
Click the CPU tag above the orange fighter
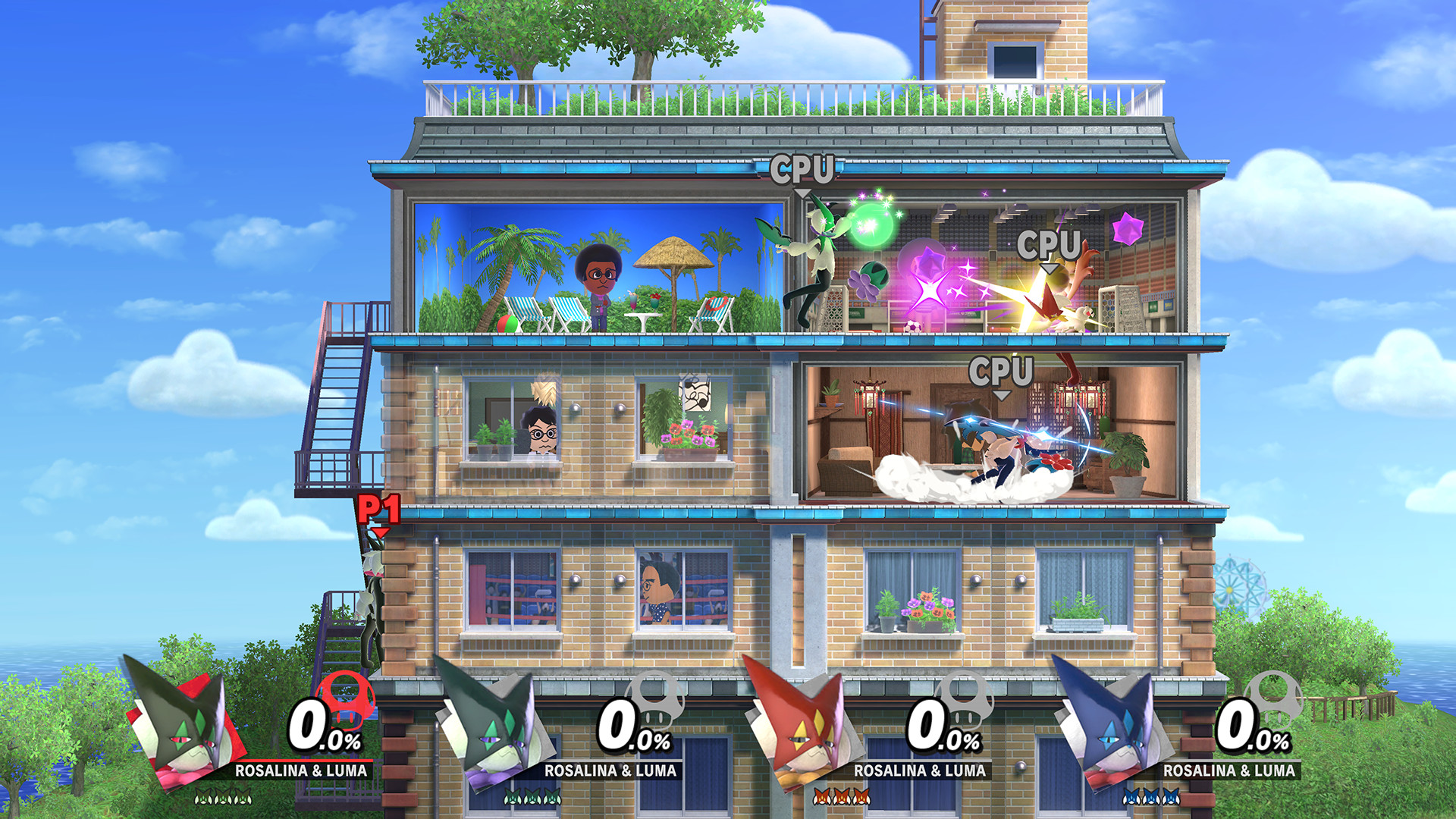1050,244
